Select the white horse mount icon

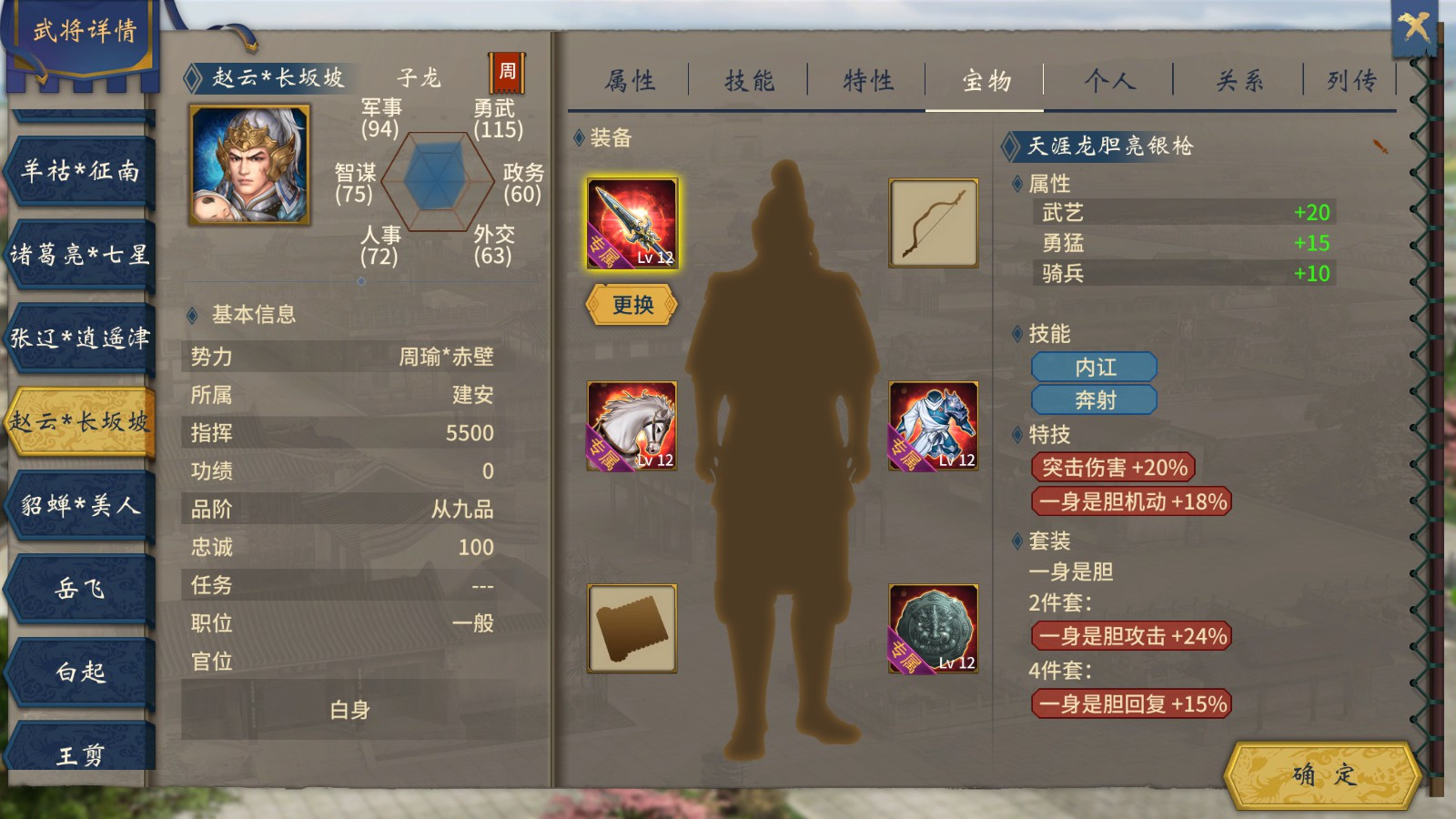click(x=634, y=424)
